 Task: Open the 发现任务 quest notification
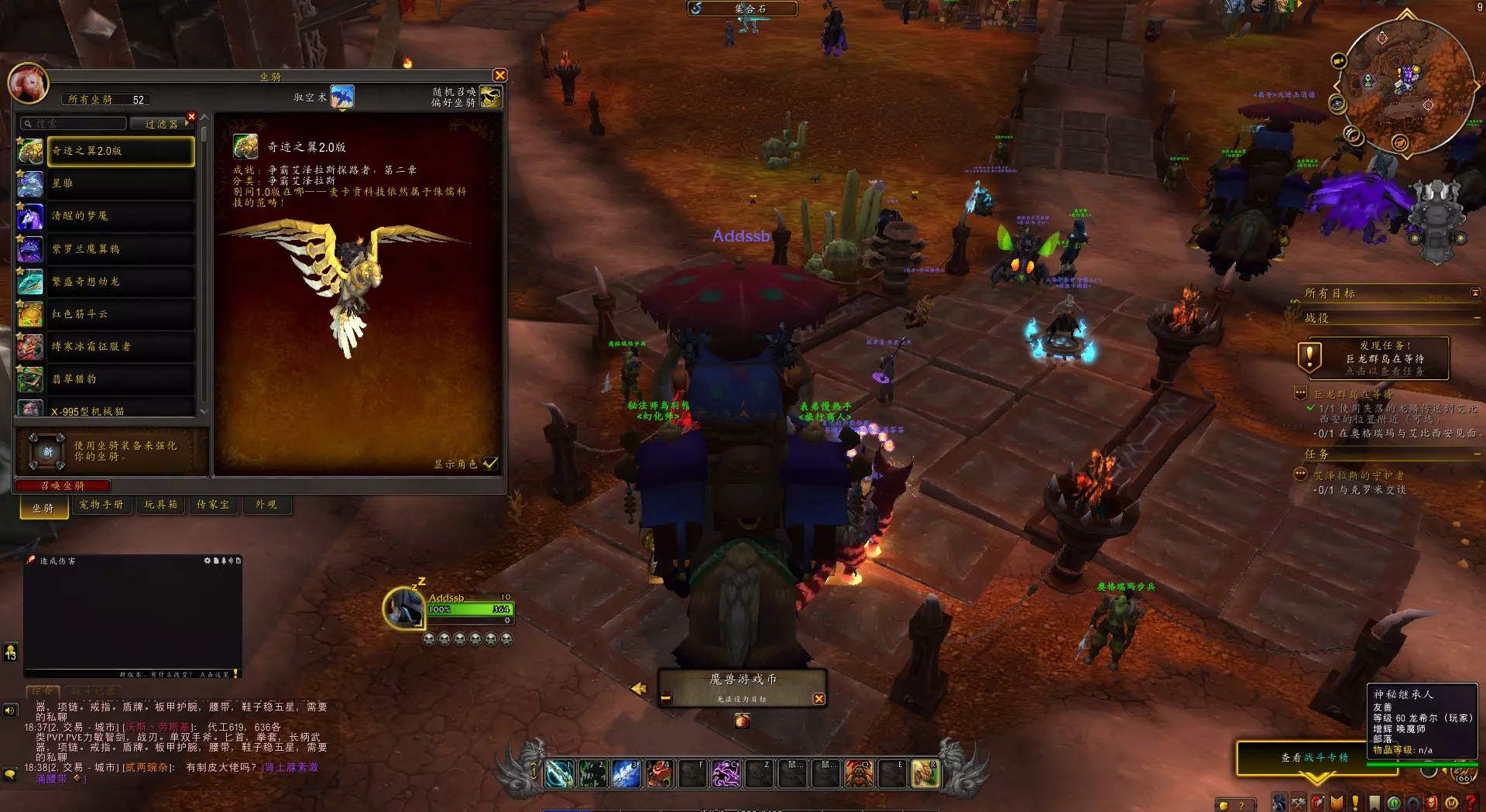1373,358
